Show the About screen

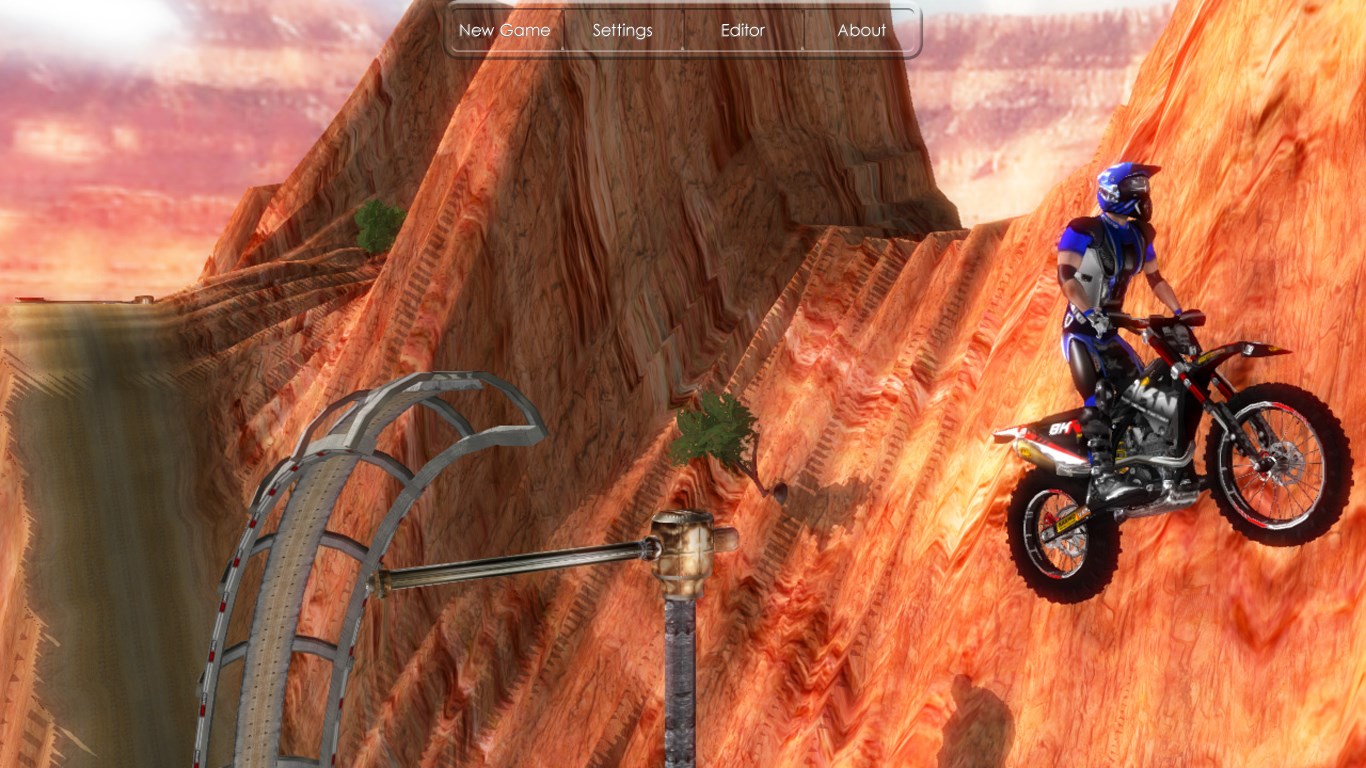861,30
